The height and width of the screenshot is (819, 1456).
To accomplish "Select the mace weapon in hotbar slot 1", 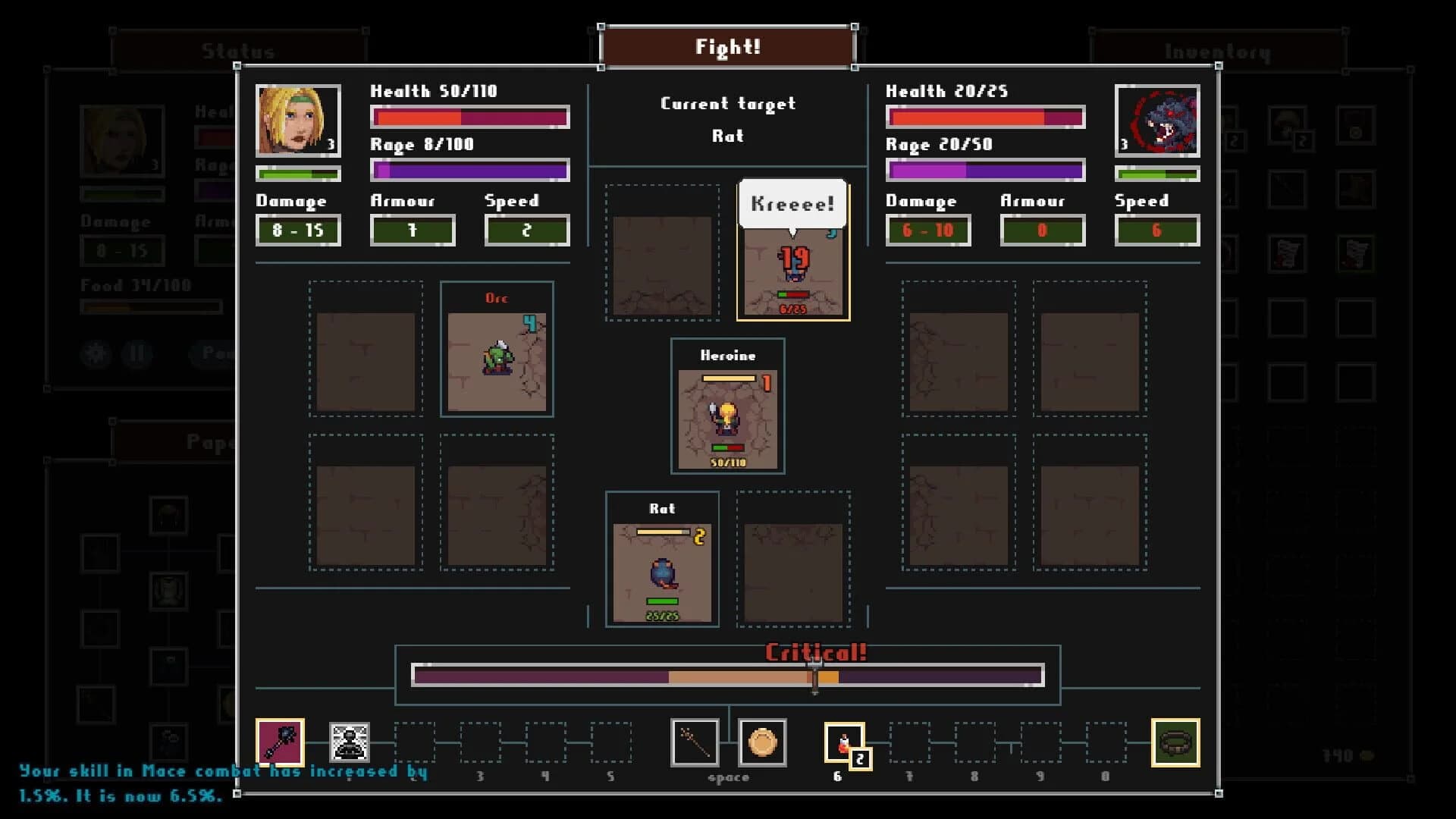I will pyautogui.click(x=279, y=743).
